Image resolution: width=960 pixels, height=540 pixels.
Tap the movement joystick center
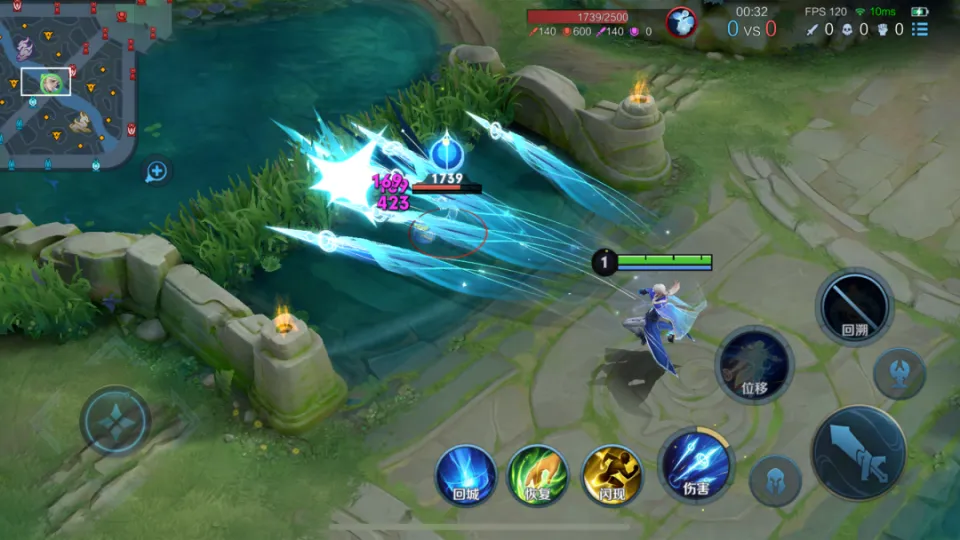pos(115,421)
